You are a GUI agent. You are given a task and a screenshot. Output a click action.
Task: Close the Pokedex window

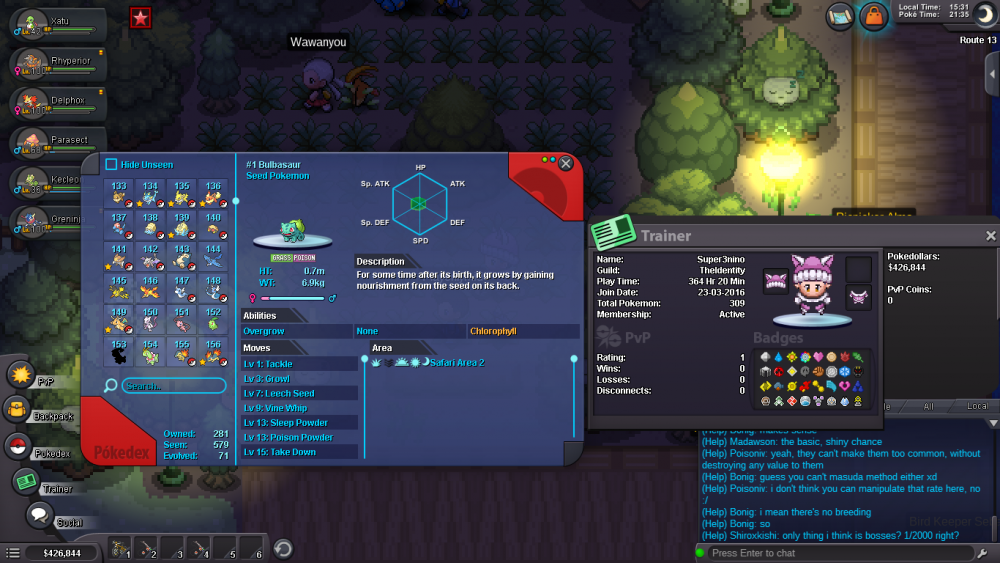tap(566, 163)
